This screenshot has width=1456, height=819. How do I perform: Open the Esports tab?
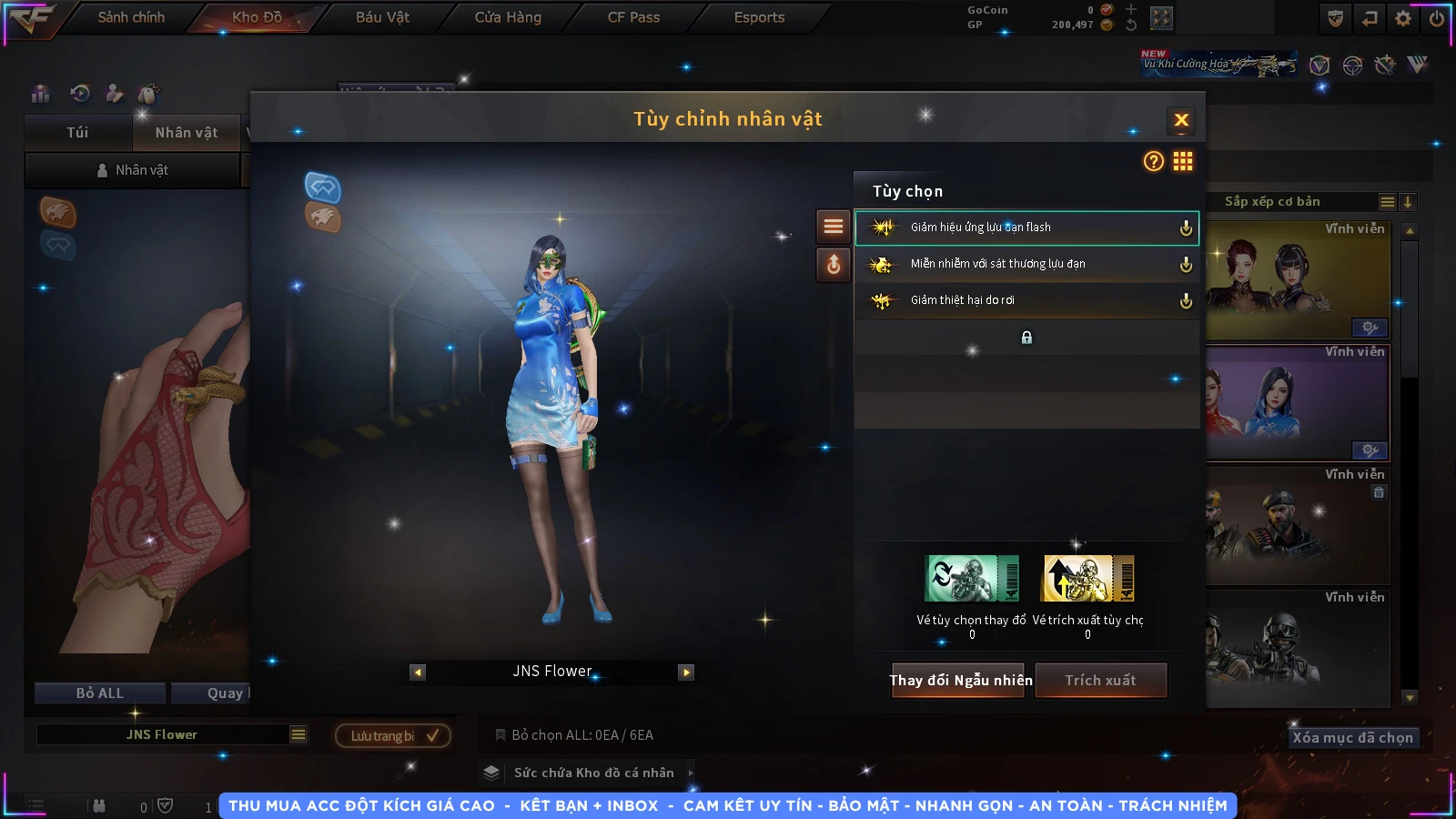(x=759, y=17)
